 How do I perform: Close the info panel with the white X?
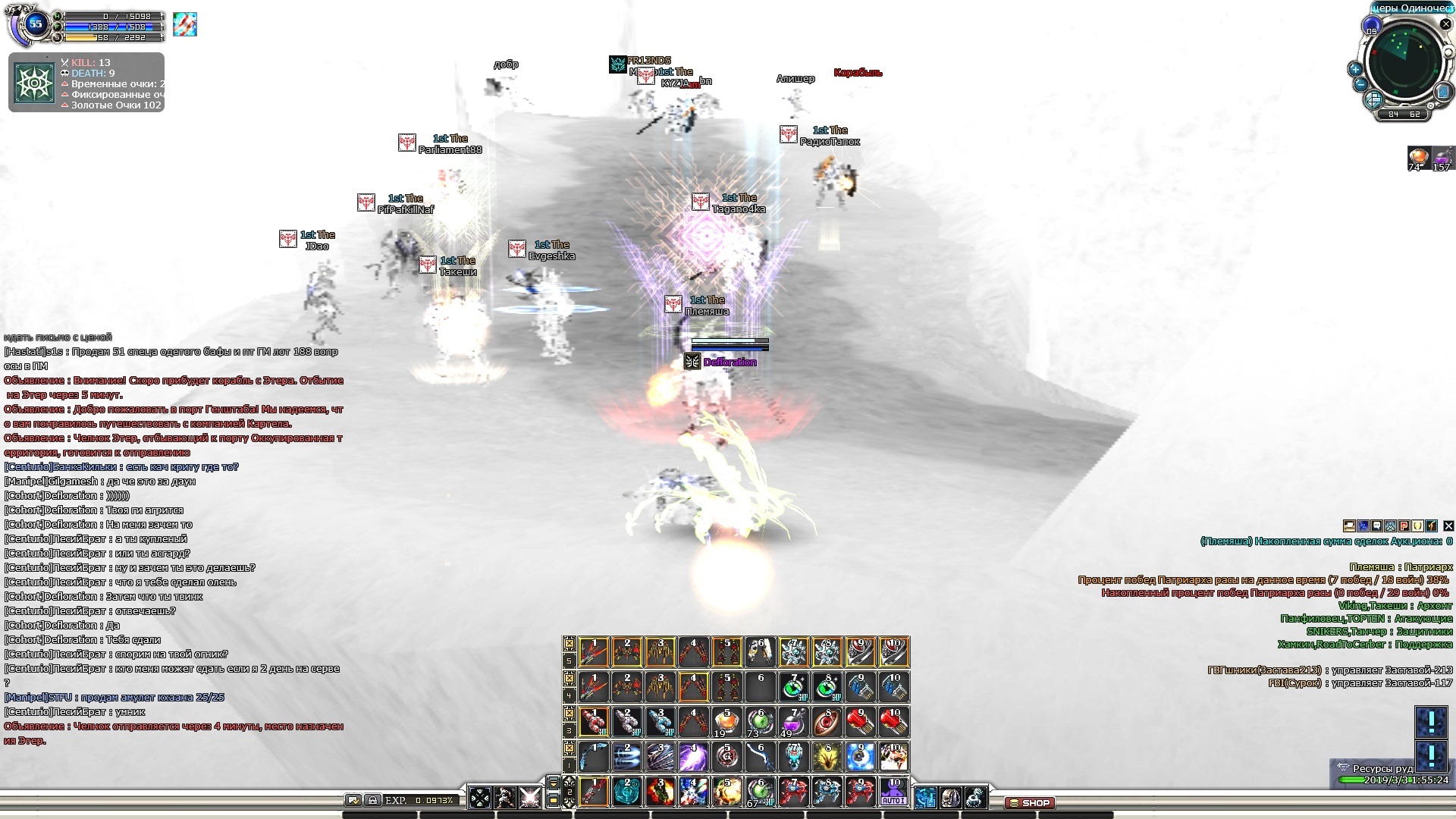(1448, 526)
